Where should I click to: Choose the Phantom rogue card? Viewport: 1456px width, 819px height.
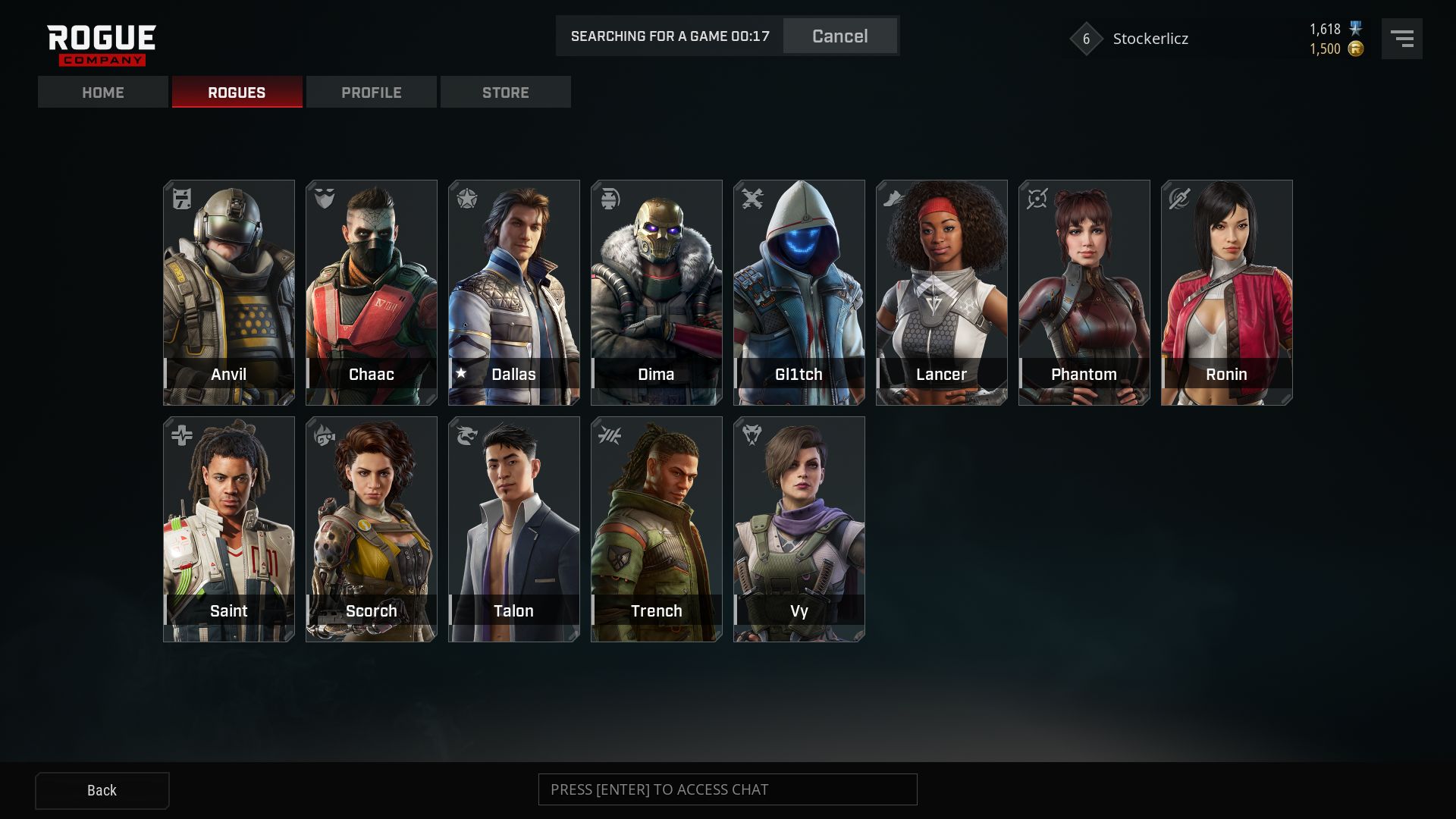pyautogui.click(x=1084, y=292)
